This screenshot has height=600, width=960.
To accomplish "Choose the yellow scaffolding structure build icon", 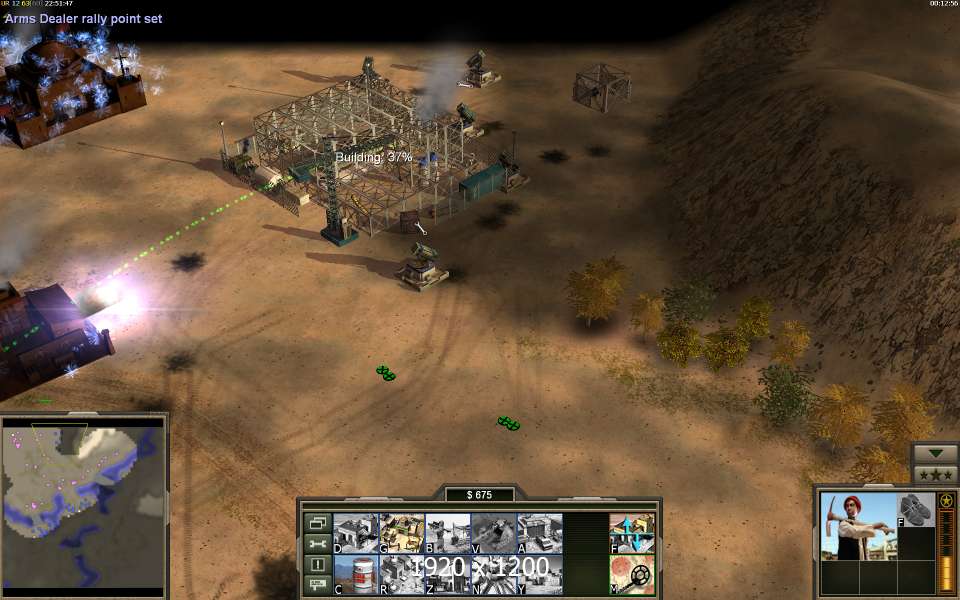I will (401, 533).
